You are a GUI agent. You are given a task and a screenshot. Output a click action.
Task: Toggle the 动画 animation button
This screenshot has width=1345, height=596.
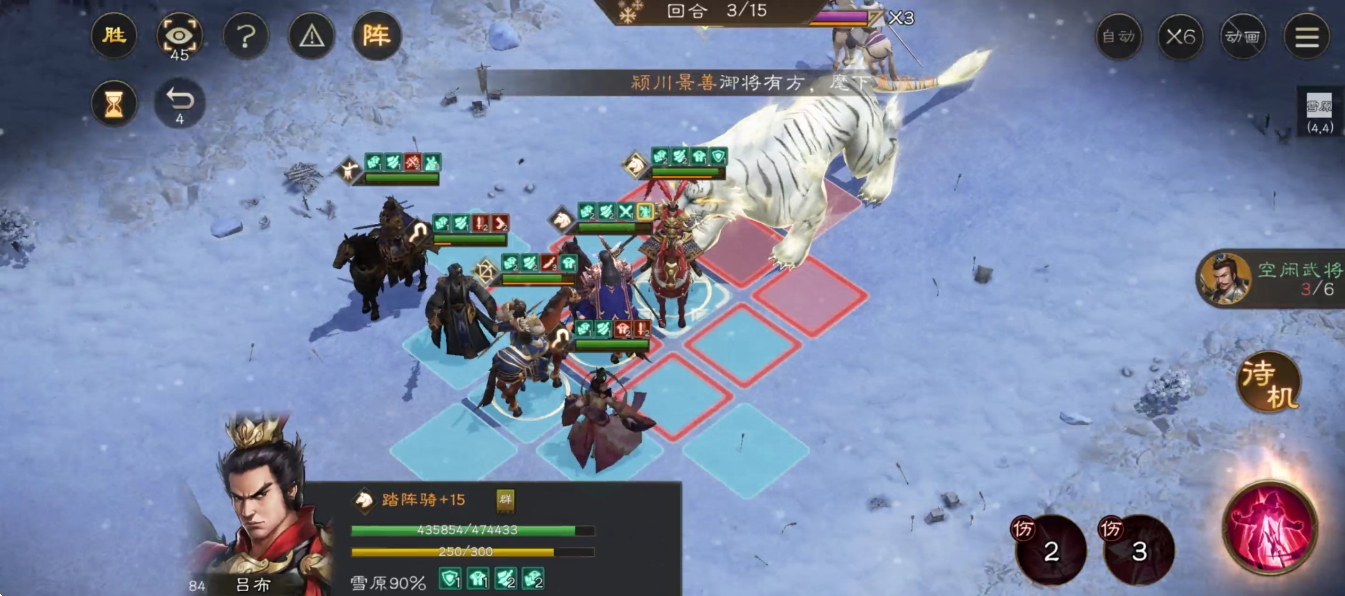tap(1243, 37)
